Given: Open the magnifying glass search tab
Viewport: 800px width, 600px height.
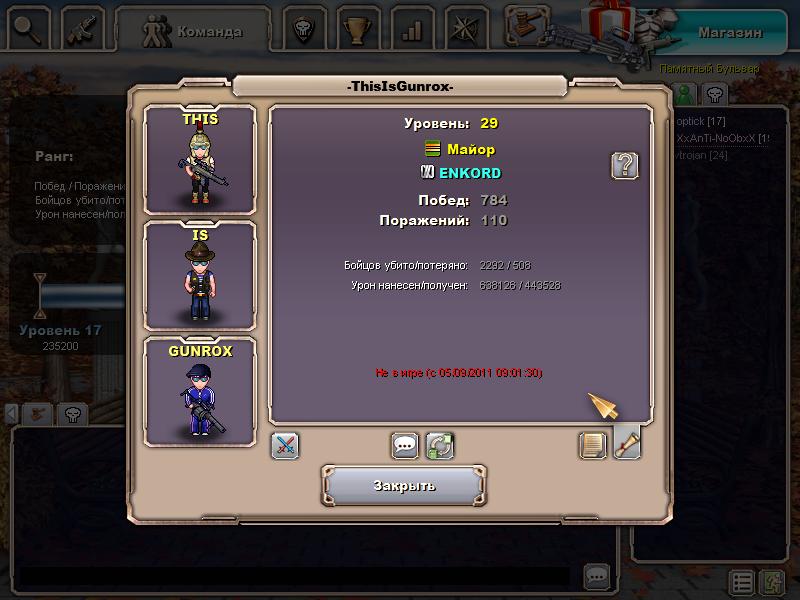Looking at the screenshot, I should click(28, 30).
